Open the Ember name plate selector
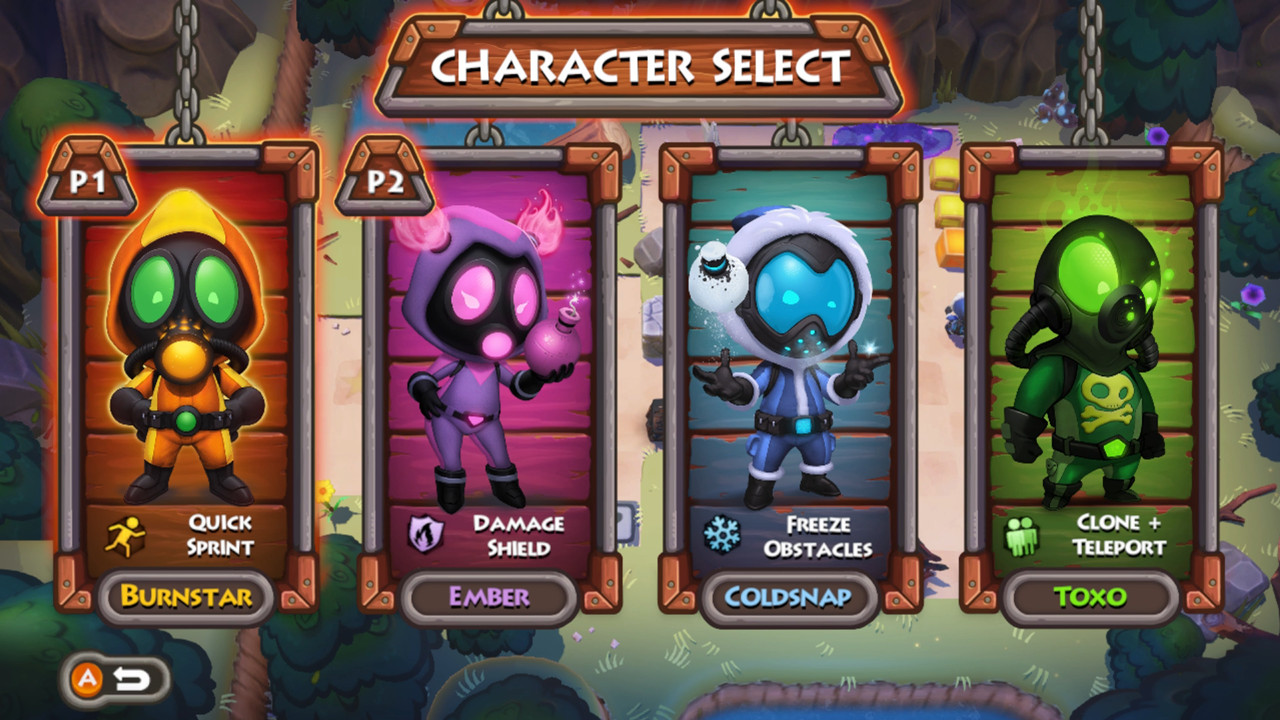Viewport: 1280px width, 720px height. point(488,598)
